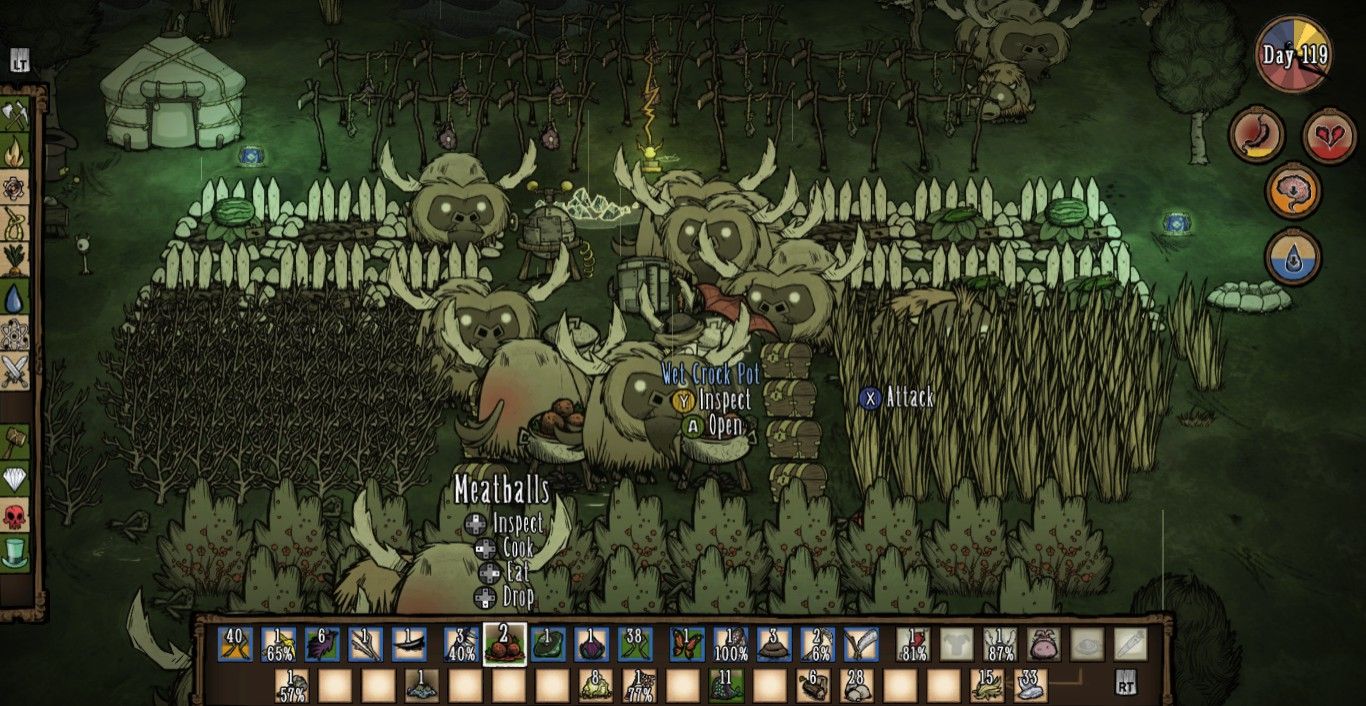Select the berries stack of 11
Screen dimensions: 1366x706
click(727, 686)
